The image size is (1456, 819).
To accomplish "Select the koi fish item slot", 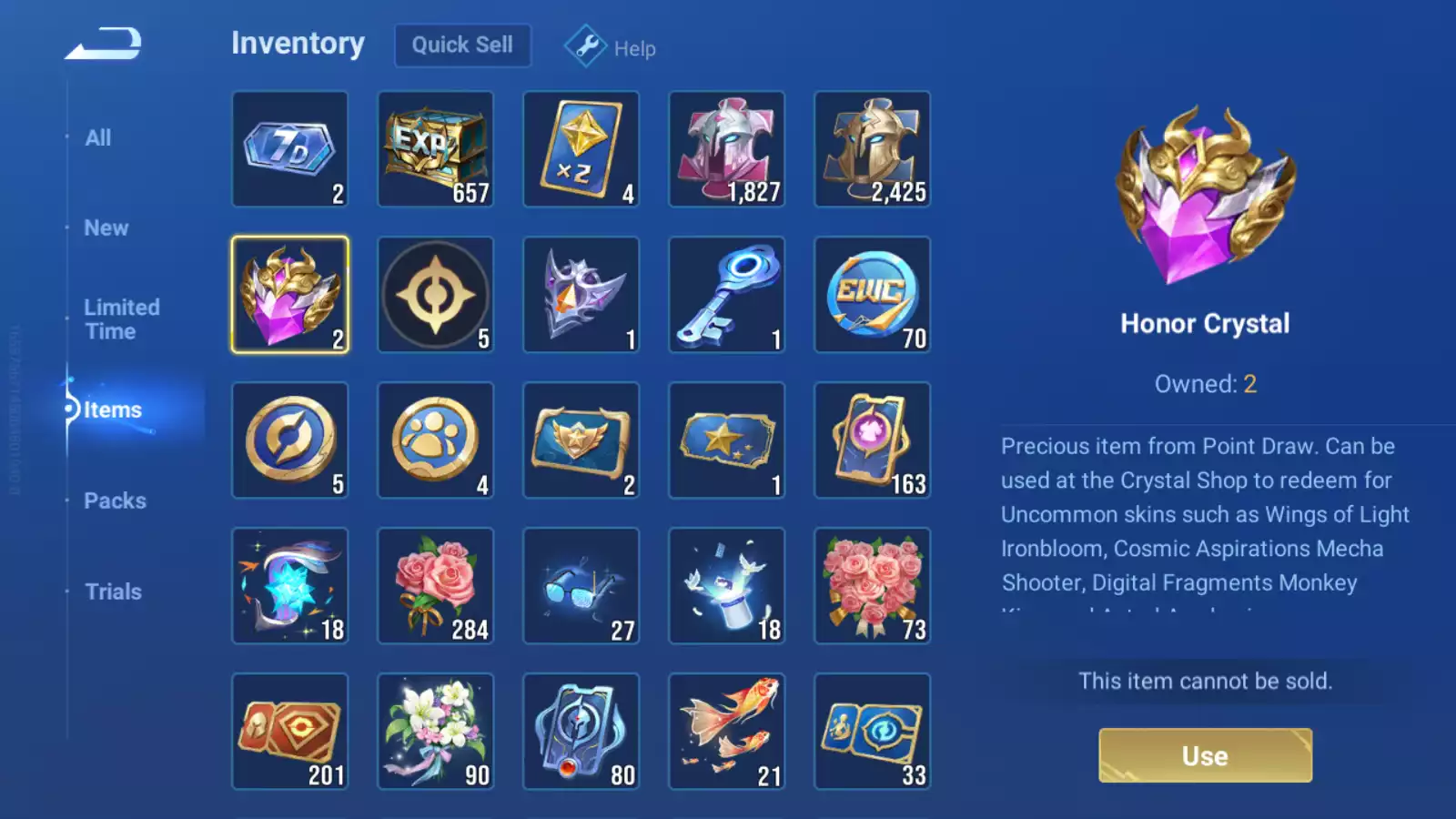I will coord(727,732).
